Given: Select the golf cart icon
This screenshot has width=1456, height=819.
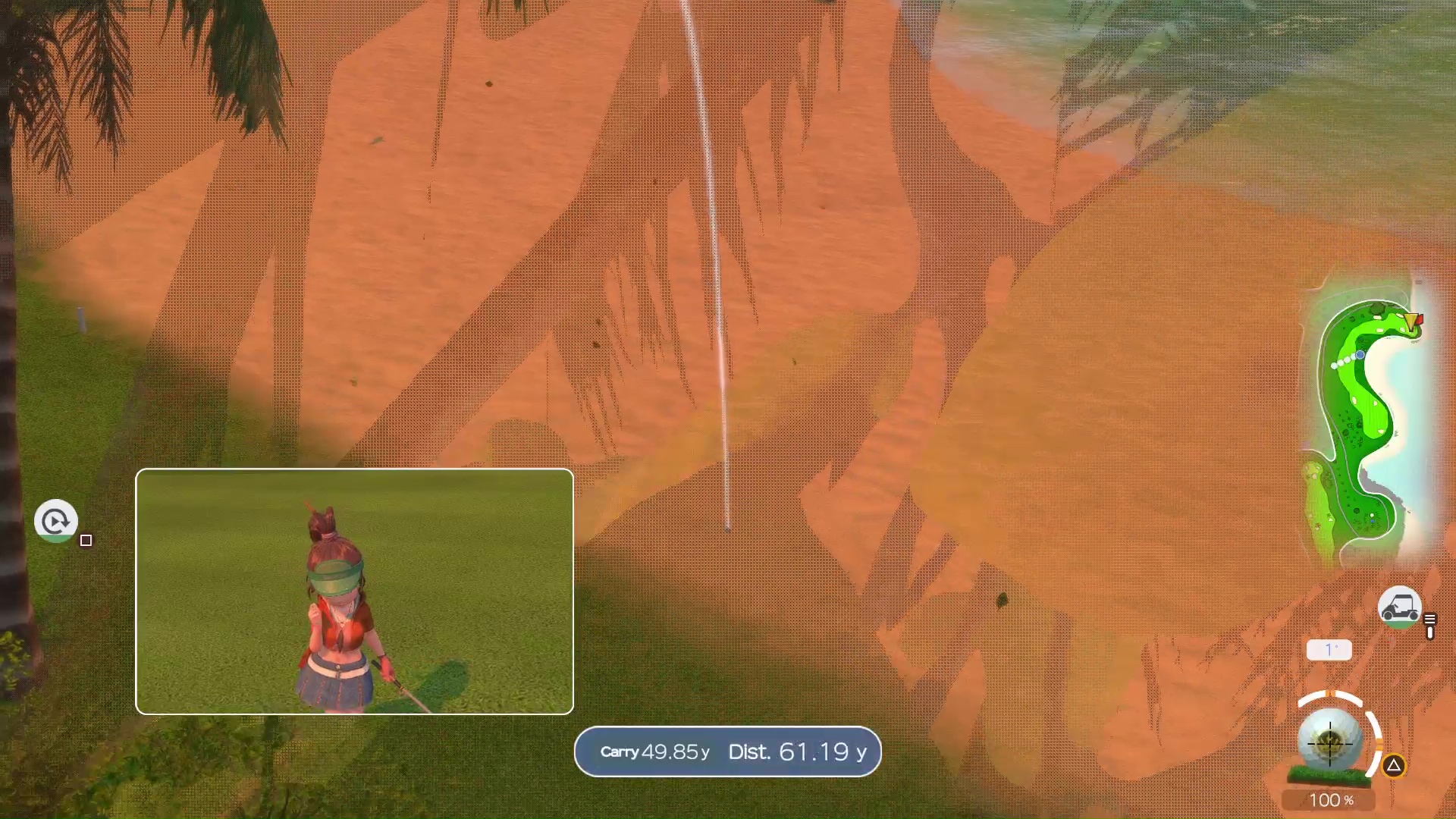Looking at the screenshot, I should [x=1399, y=607].
